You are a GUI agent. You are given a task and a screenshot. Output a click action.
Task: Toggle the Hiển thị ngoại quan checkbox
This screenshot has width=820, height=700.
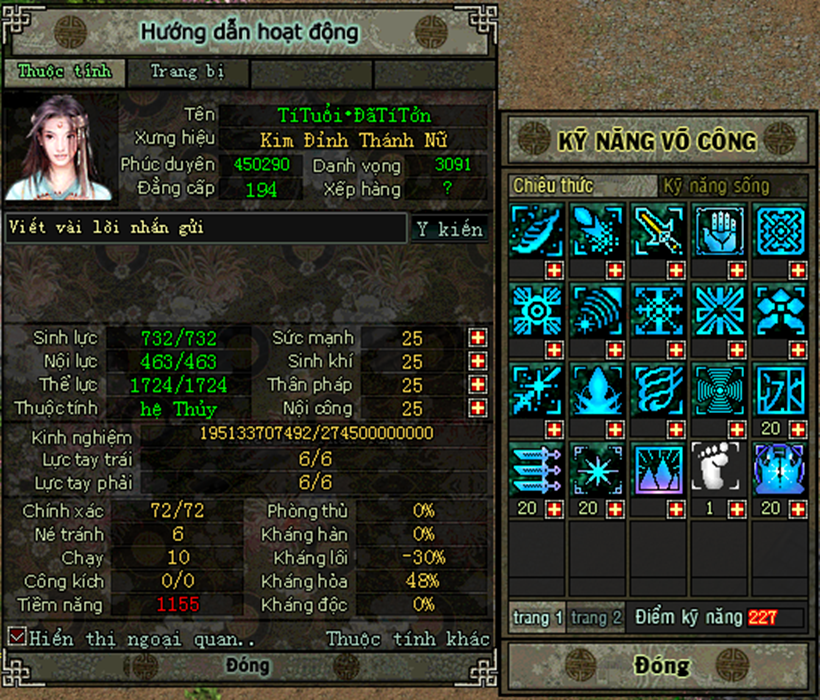(x=17, y=637)
